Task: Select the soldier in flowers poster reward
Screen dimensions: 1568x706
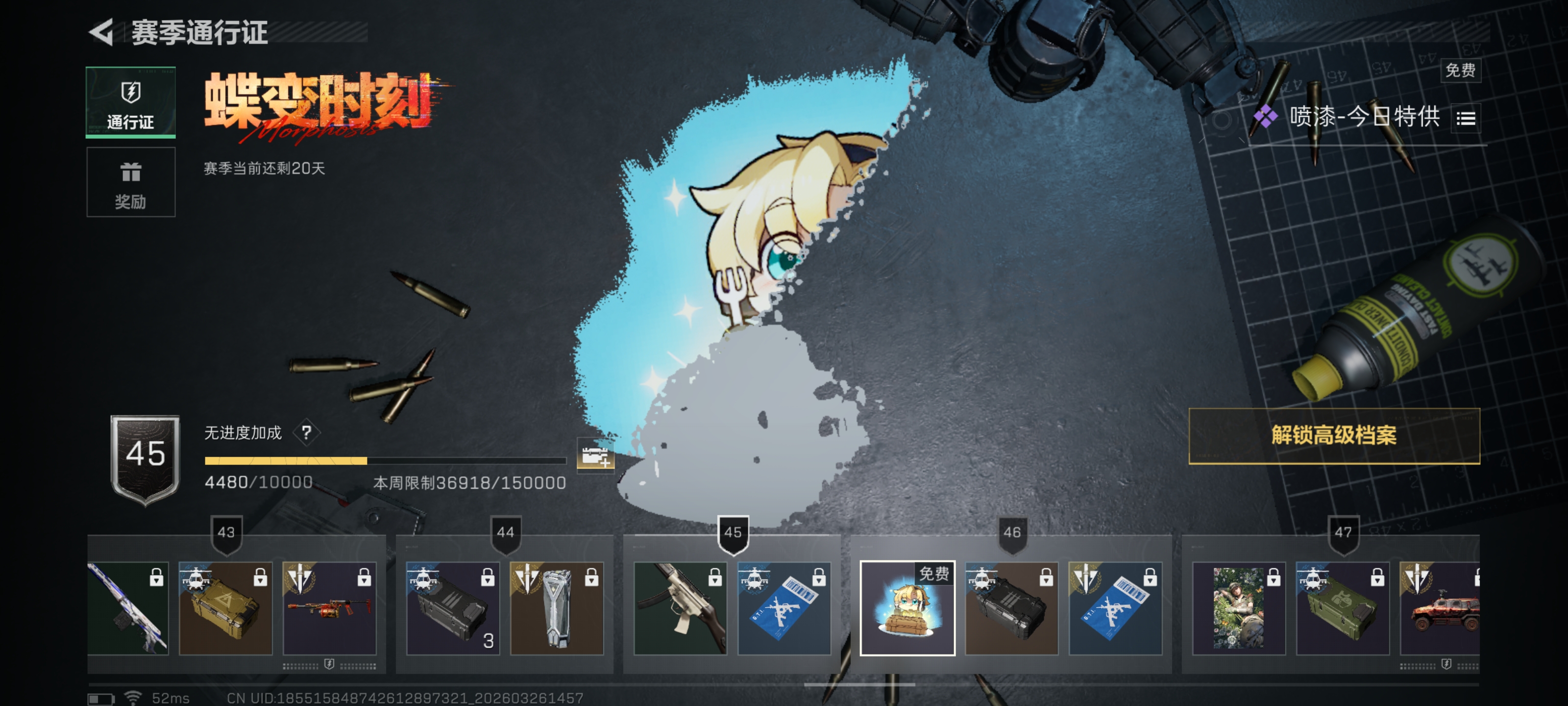Action: 1239,608
